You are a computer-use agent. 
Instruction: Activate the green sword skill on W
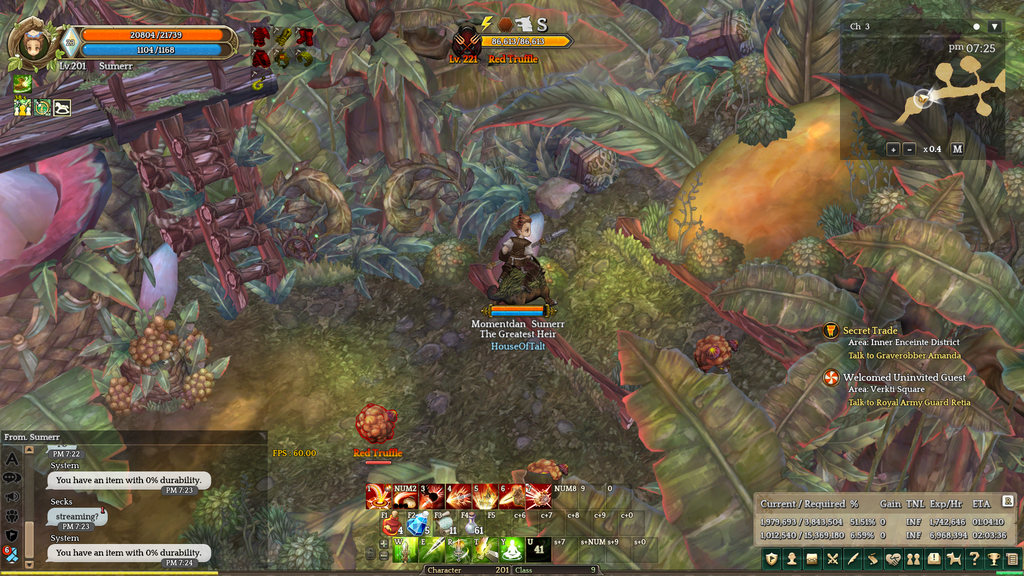[407, 549]
